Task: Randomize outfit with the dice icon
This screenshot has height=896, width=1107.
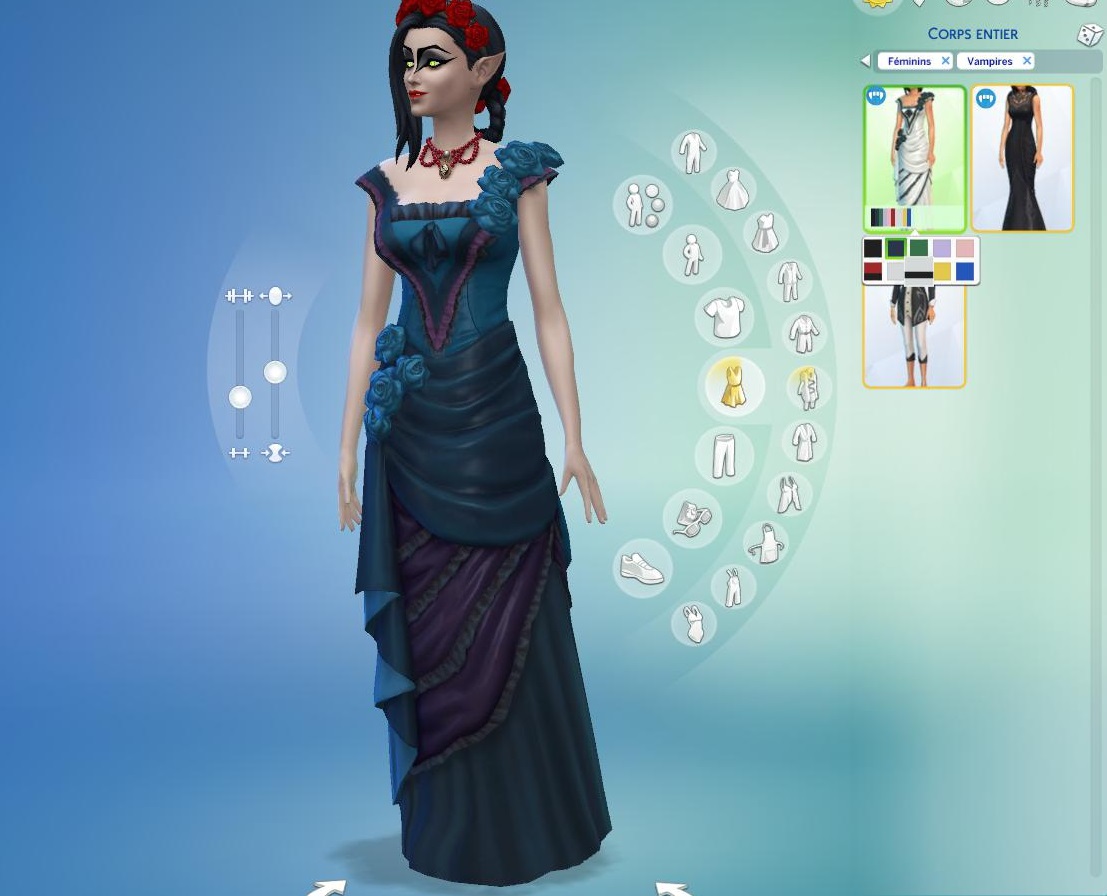Action: [1089, 35]
